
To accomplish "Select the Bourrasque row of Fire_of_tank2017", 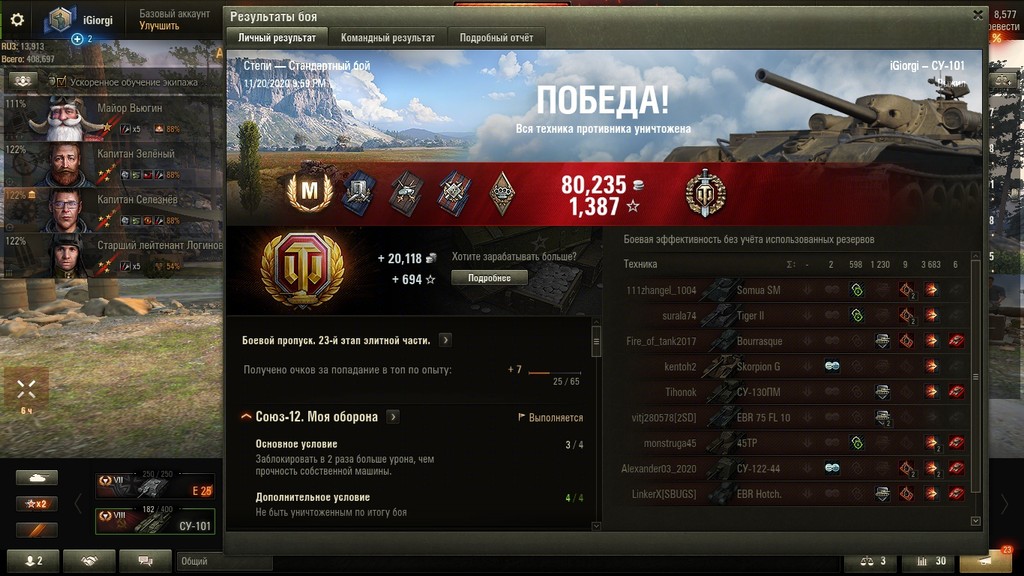I will [760, 341].
